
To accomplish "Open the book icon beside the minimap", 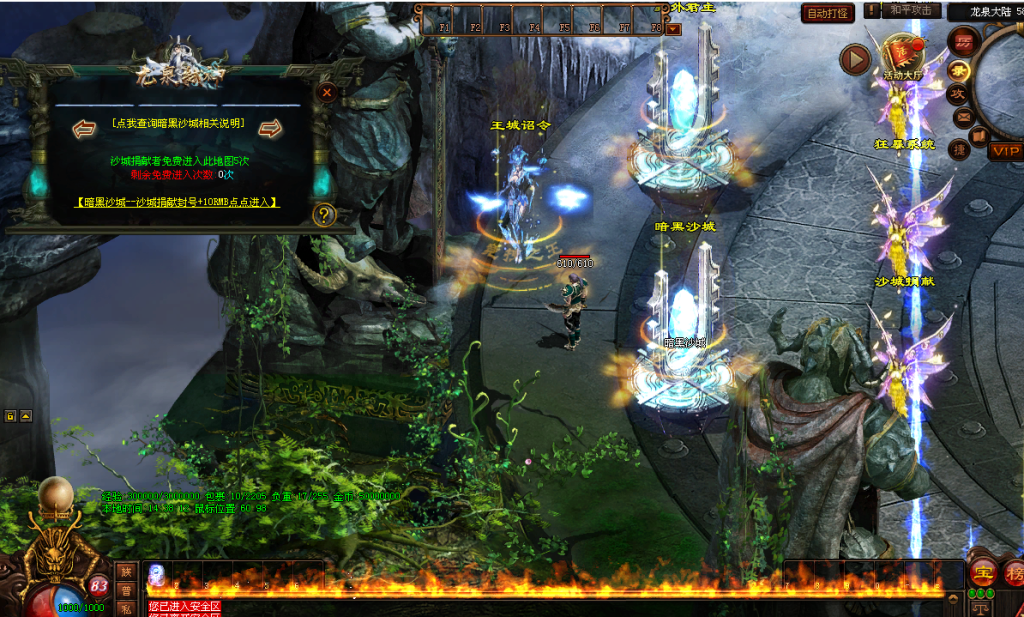I will (x=979, y=135).
